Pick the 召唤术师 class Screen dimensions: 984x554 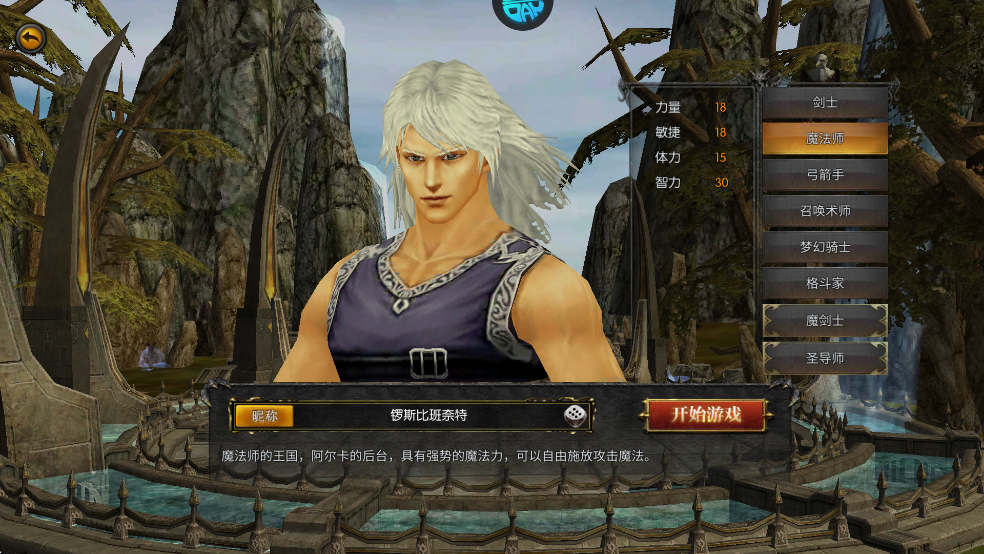pyautogui.click(x=825, y=211)
